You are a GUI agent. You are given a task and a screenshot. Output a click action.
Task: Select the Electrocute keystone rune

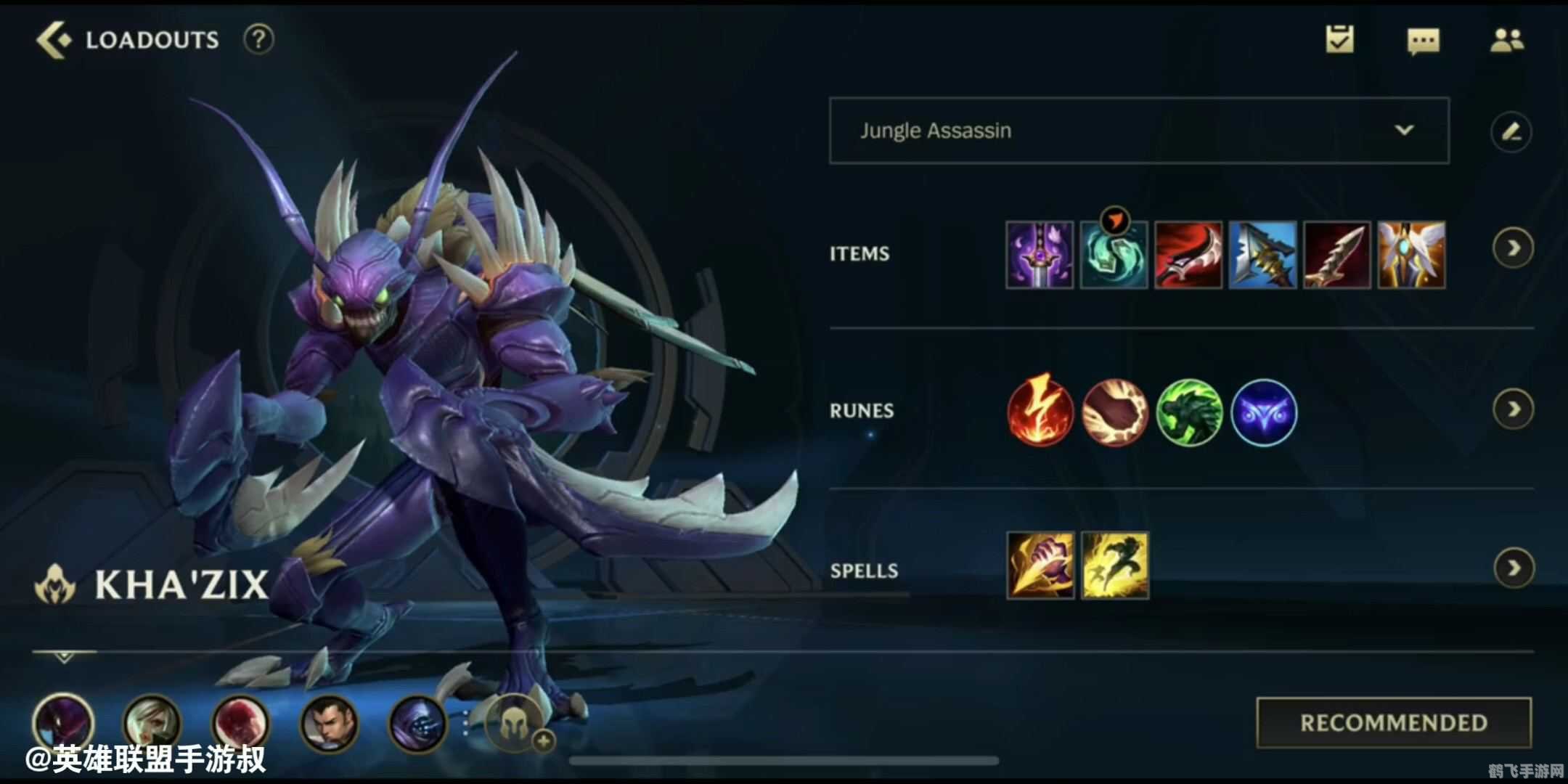[1040, 412]
